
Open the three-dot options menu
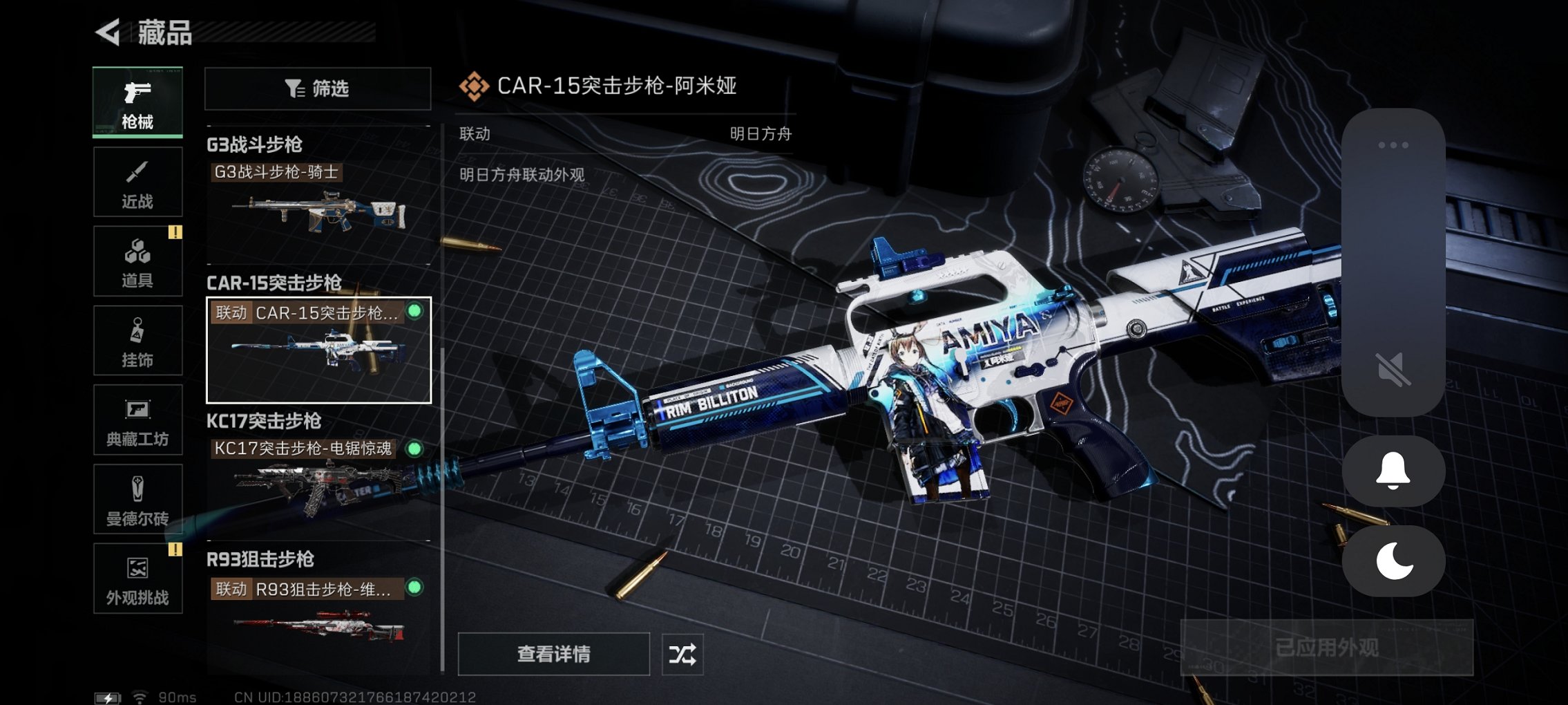(1394, 143)
